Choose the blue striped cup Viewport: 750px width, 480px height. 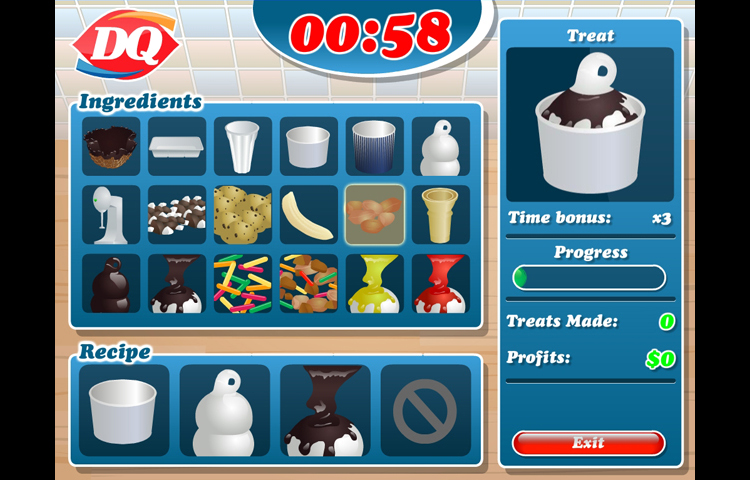point(375,147)
